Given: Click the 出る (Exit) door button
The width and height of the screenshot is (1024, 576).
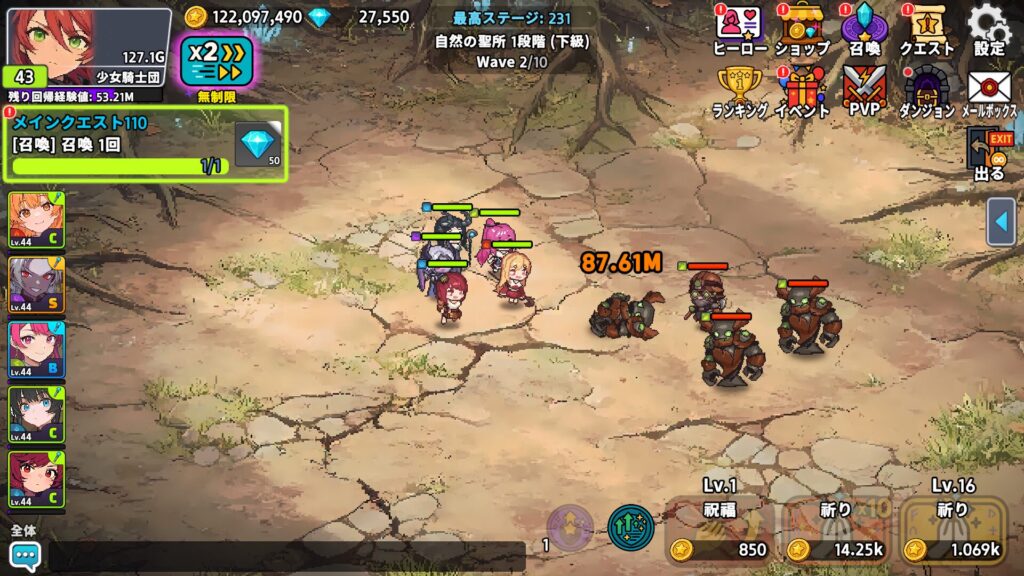Looking at the screenshot, I should tap(989, 155).
